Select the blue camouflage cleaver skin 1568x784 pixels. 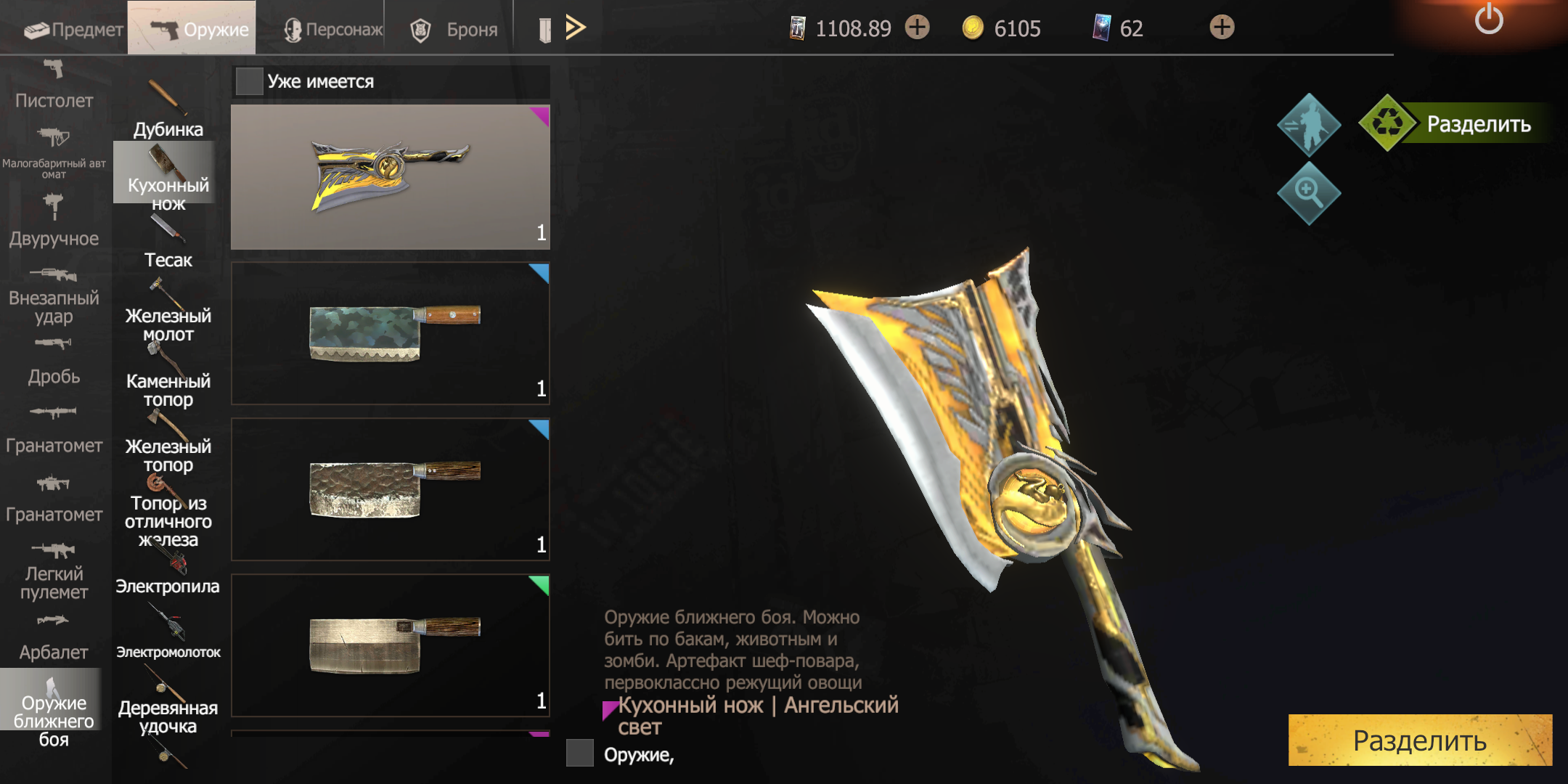391,333
